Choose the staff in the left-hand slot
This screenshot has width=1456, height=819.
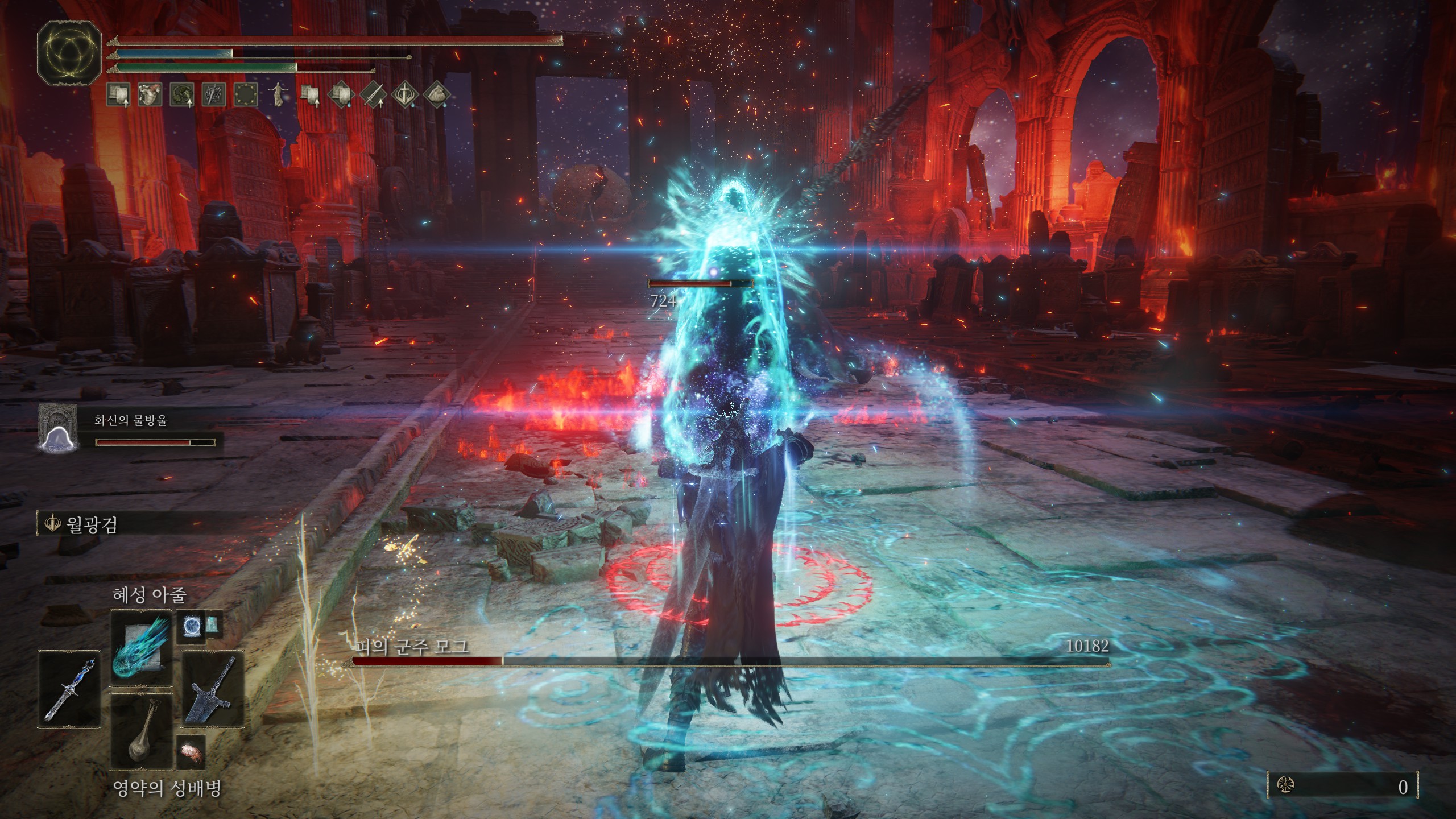point(69,689)
